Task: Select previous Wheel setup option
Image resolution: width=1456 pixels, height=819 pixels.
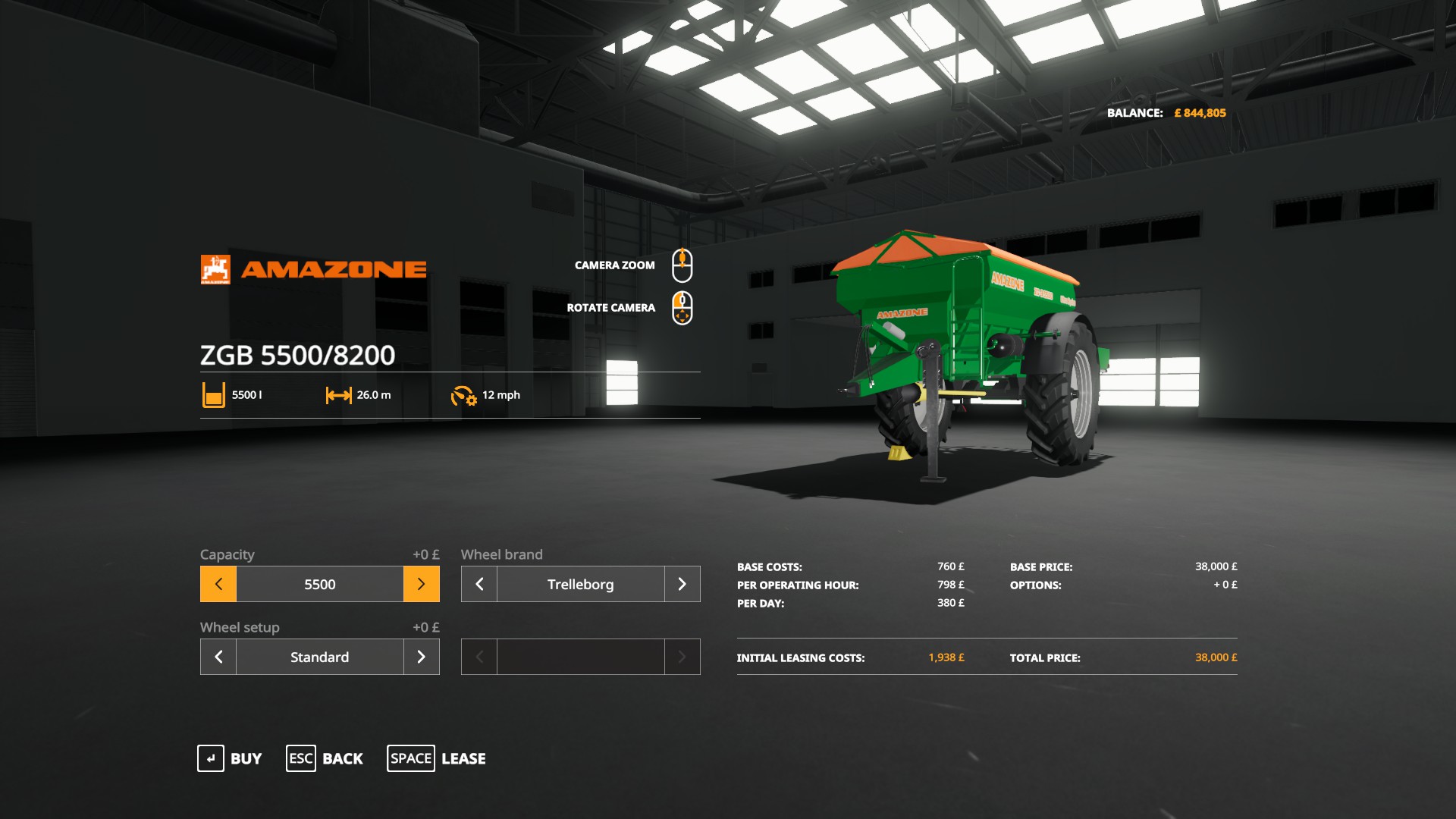Action: 218,657
